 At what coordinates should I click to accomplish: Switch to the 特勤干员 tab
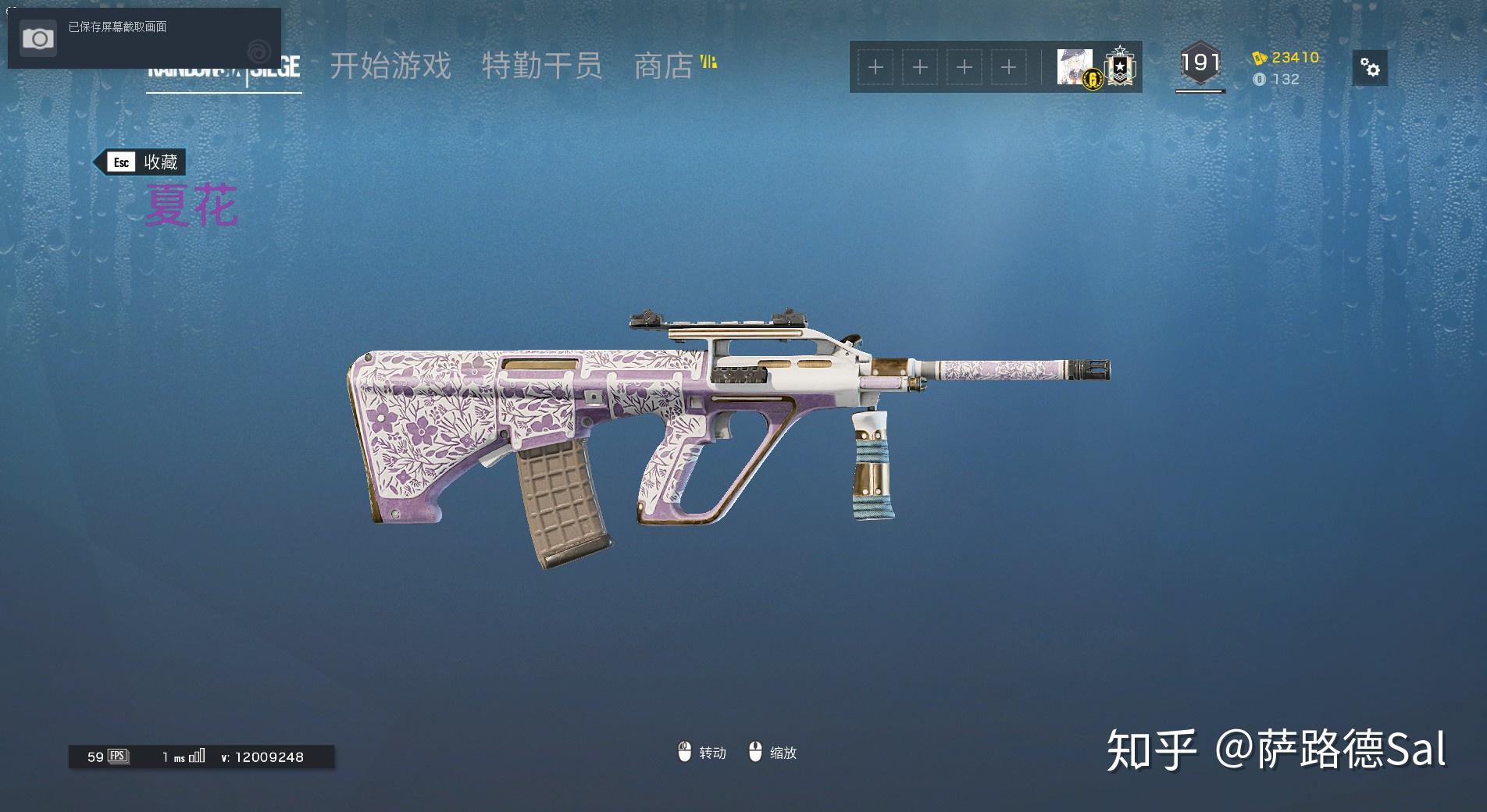point(541,66)
